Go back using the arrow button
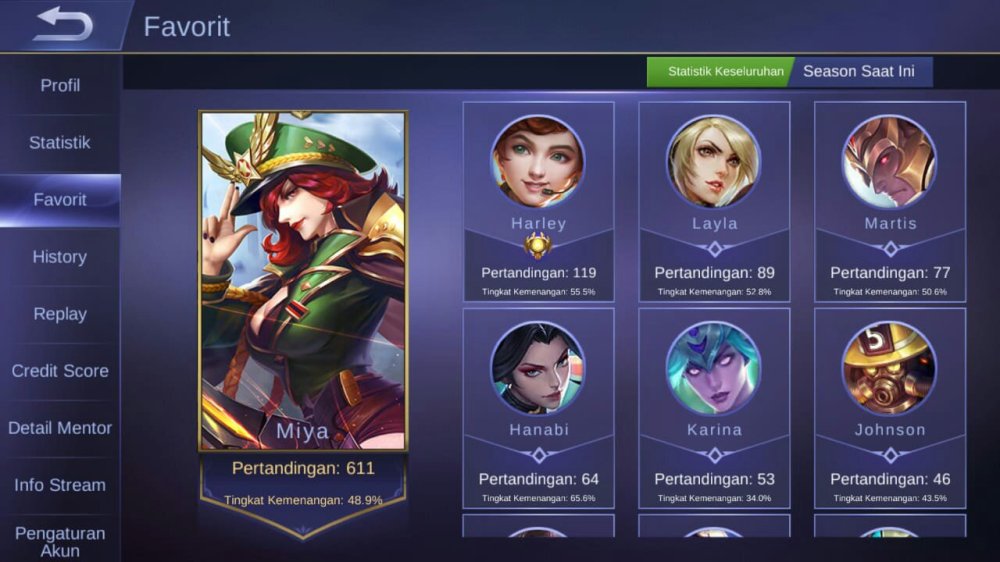Image resolution: width=1000 pixels, height=562 pixels. tap(62, 25)
